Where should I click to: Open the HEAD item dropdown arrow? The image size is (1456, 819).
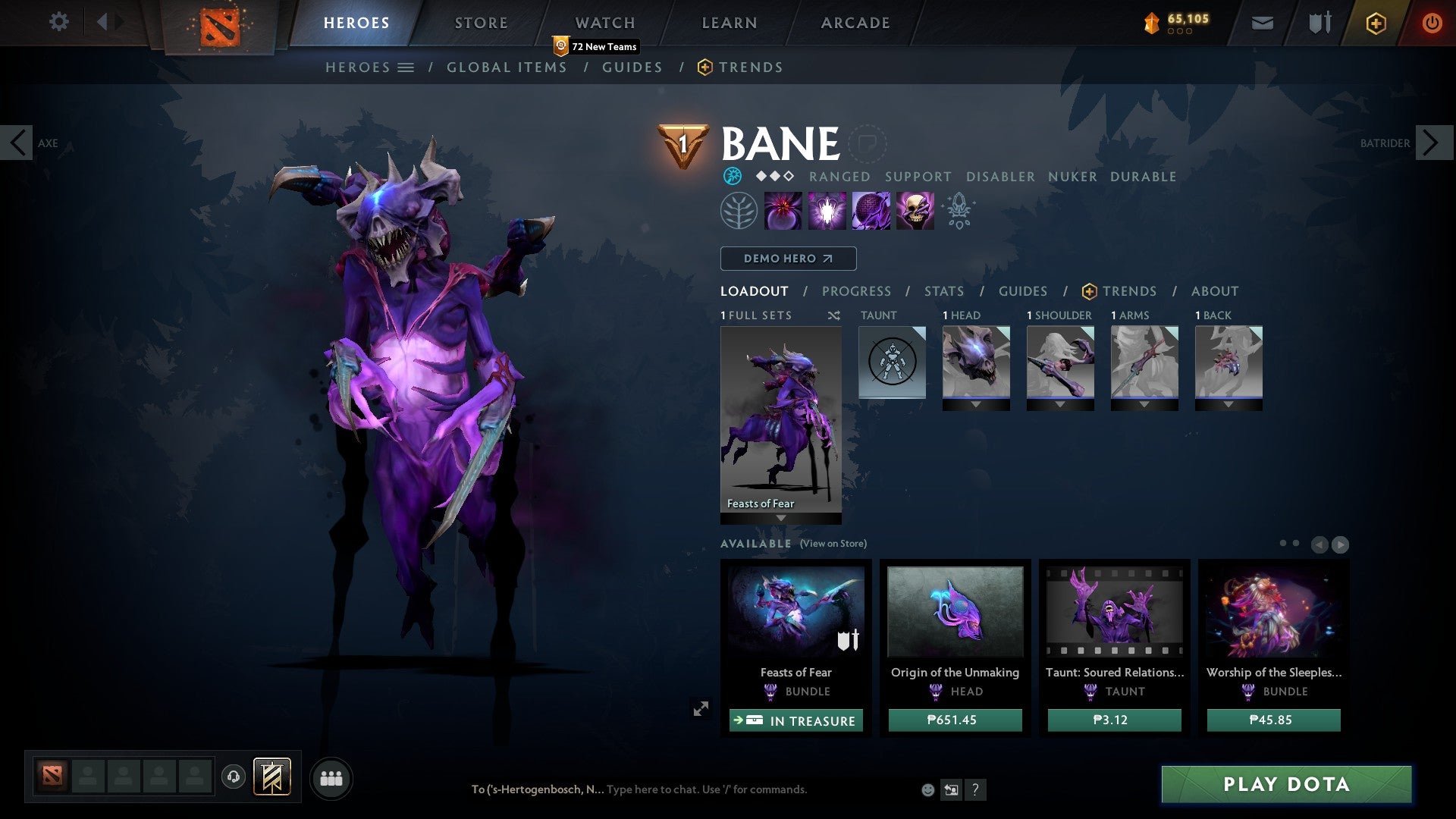[x=976, y=404]
